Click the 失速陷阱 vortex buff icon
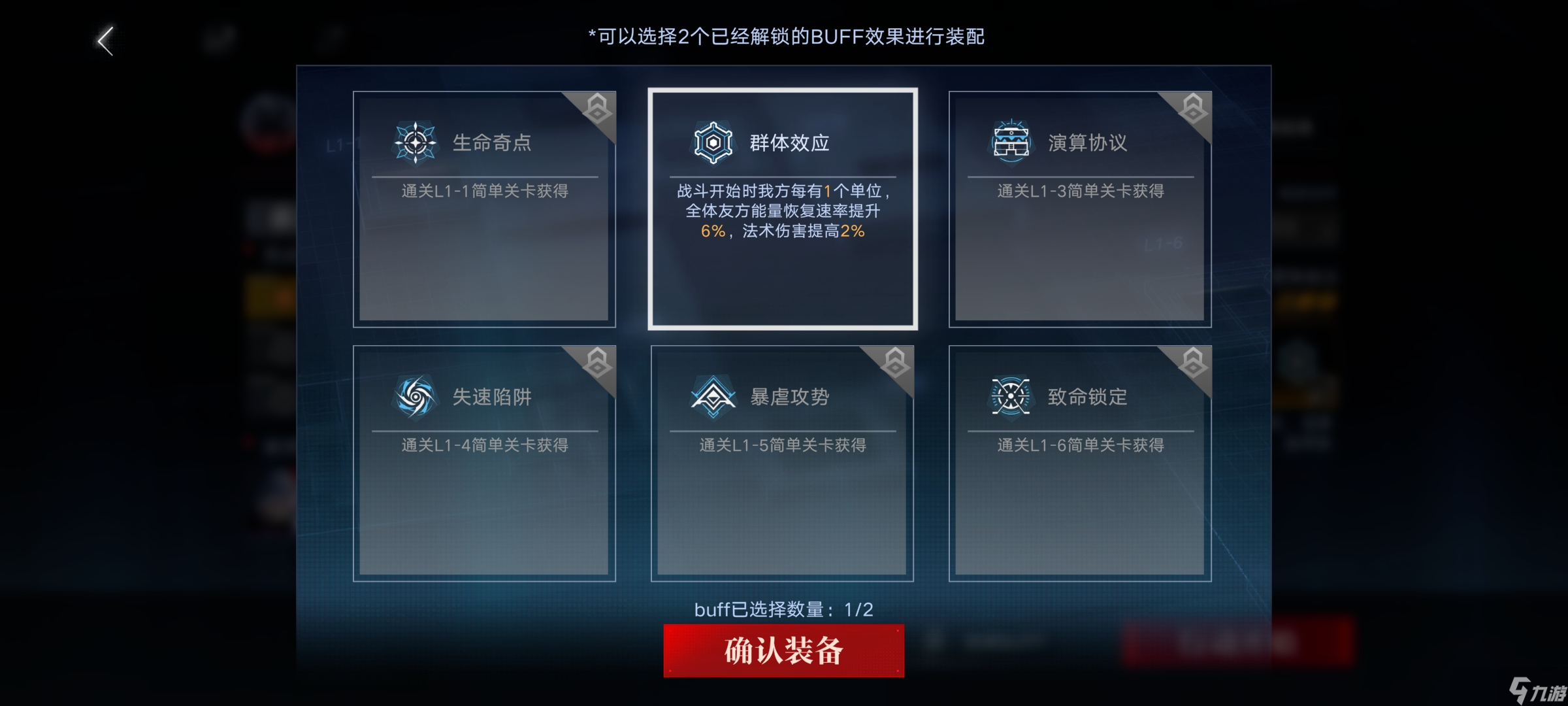Viewport: 1568px width, 706px height. 416,395
